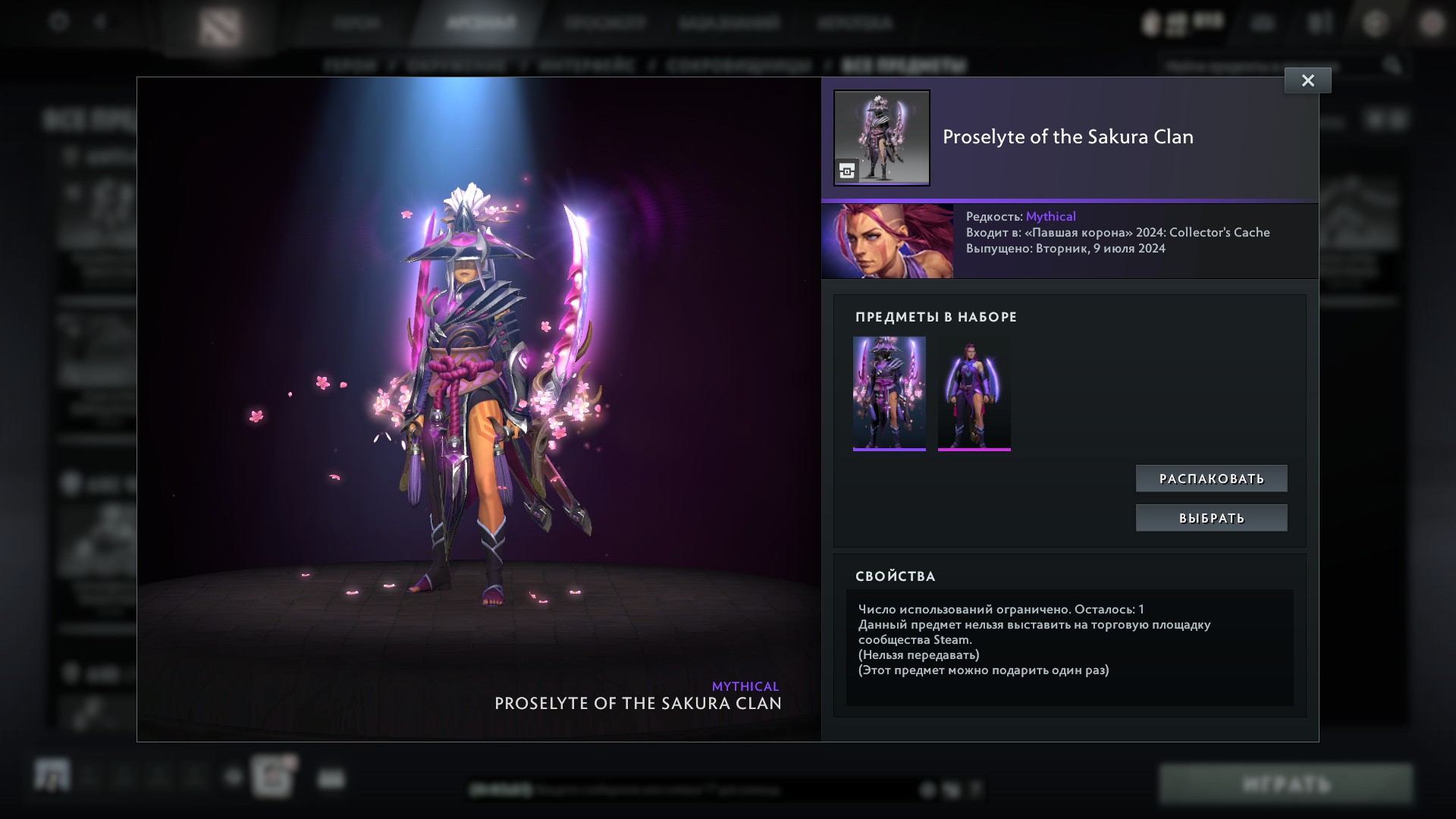Choose the set with Выбрать
The width and height of the screenshot is (1456, 819).
[1211, 518]
